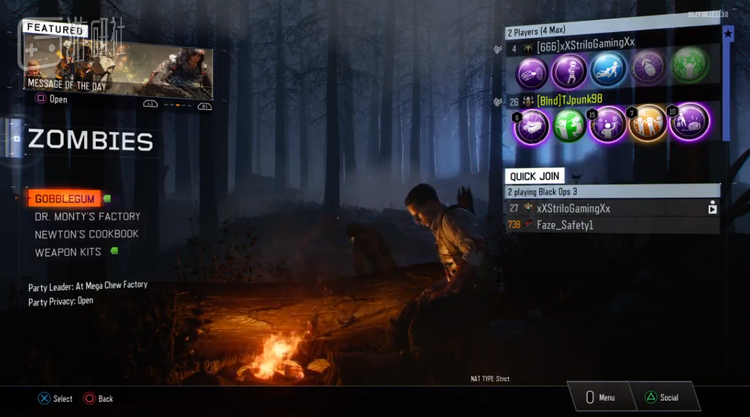
Task: Select party member xXStriloGamingXx in the lobby list
Action: click(x=586, y=45)
